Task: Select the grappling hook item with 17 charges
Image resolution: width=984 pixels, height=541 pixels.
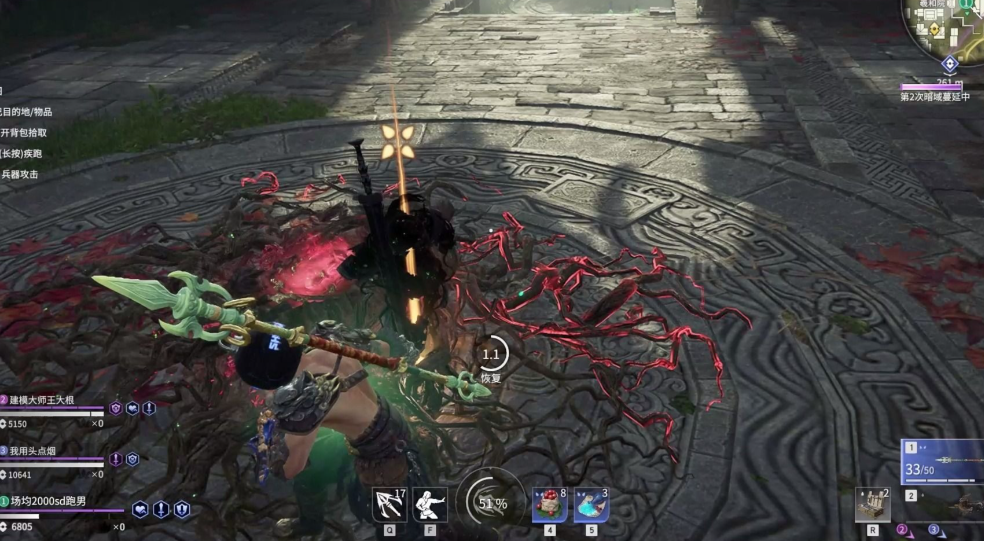Action: click(389, 504)
